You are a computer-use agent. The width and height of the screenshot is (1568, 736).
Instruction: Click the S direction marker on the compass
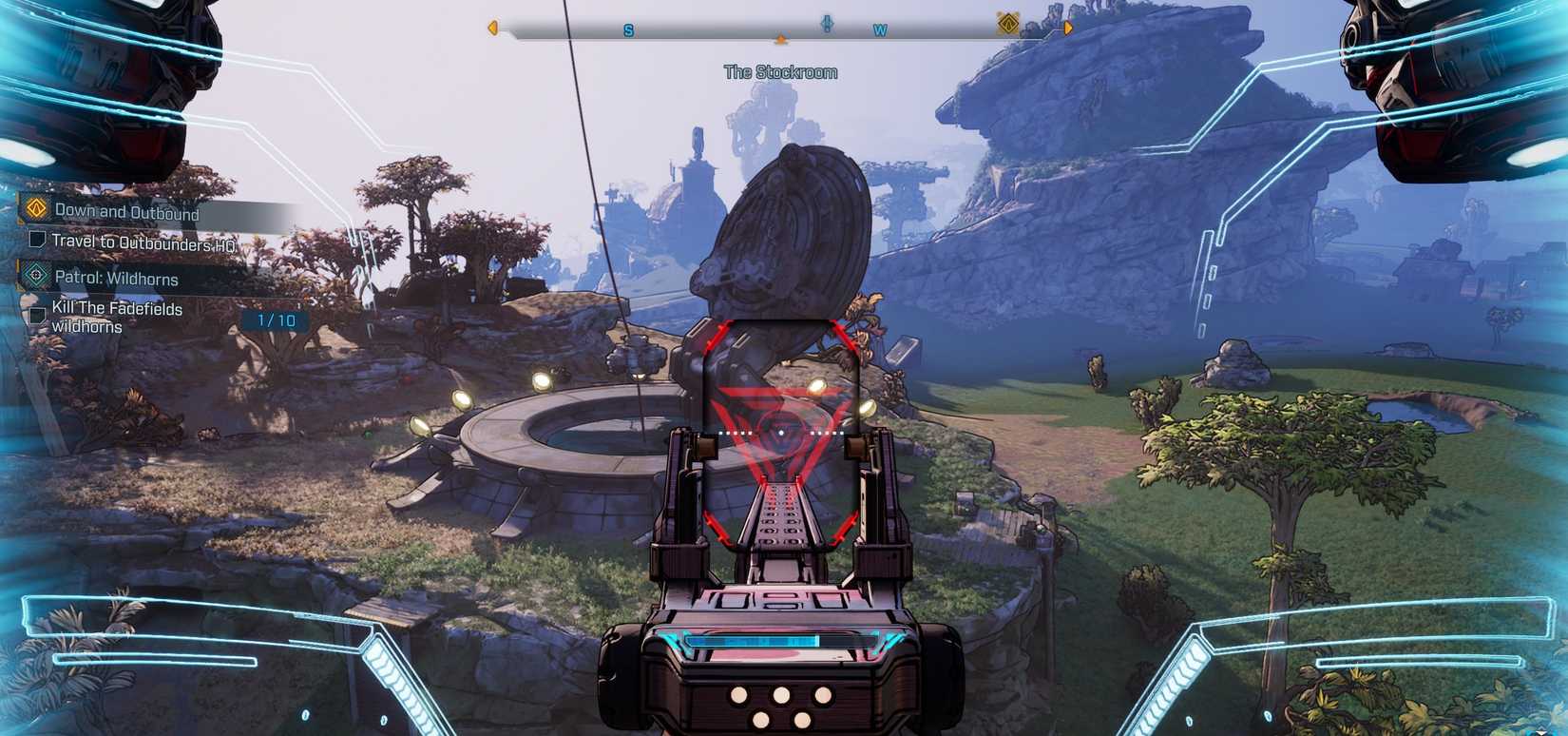[x=627, y=30]
